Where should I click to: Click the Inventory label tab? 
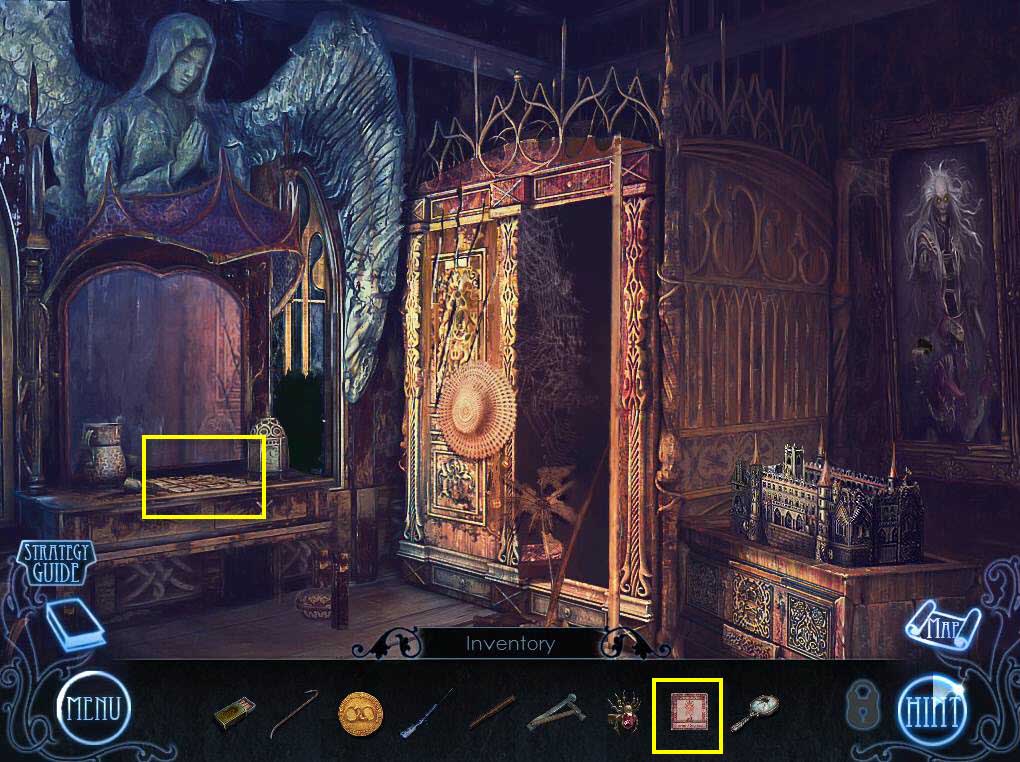tap(510, 645)
